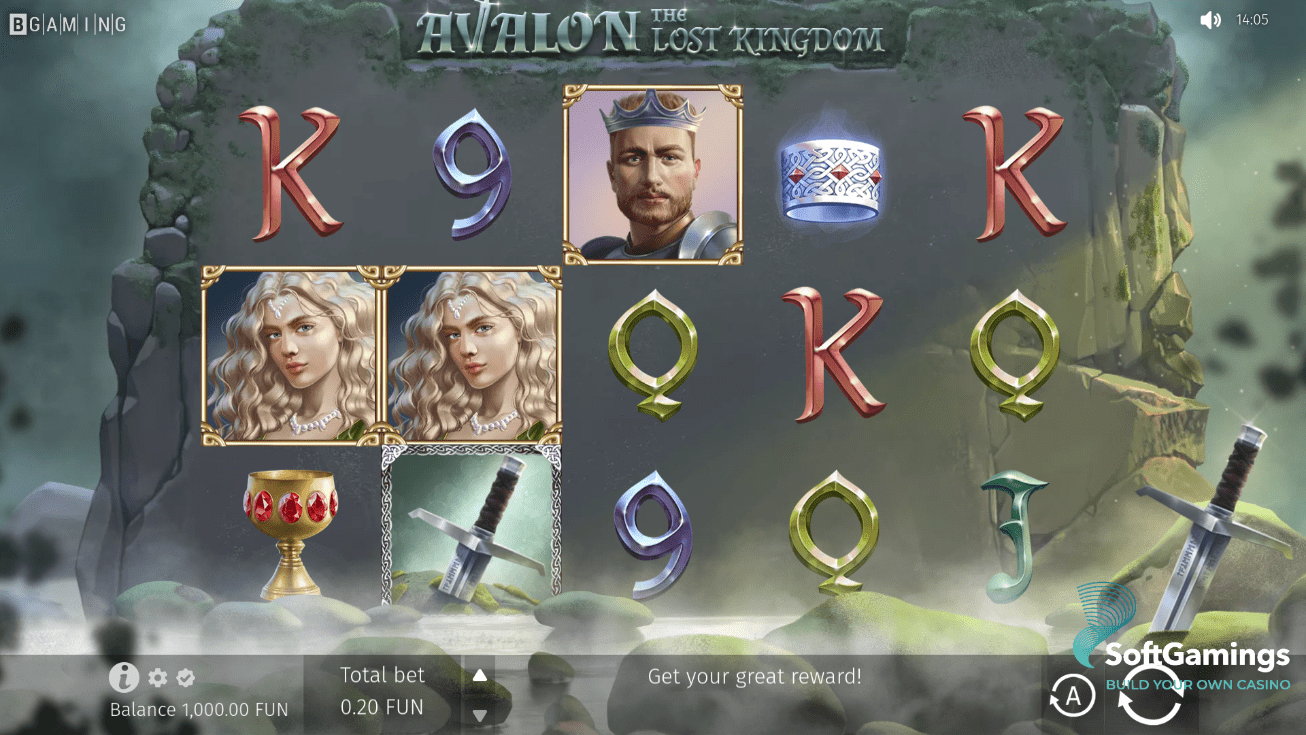
Task: Start Autoplay with the A button
Action: click(1072, 695)
